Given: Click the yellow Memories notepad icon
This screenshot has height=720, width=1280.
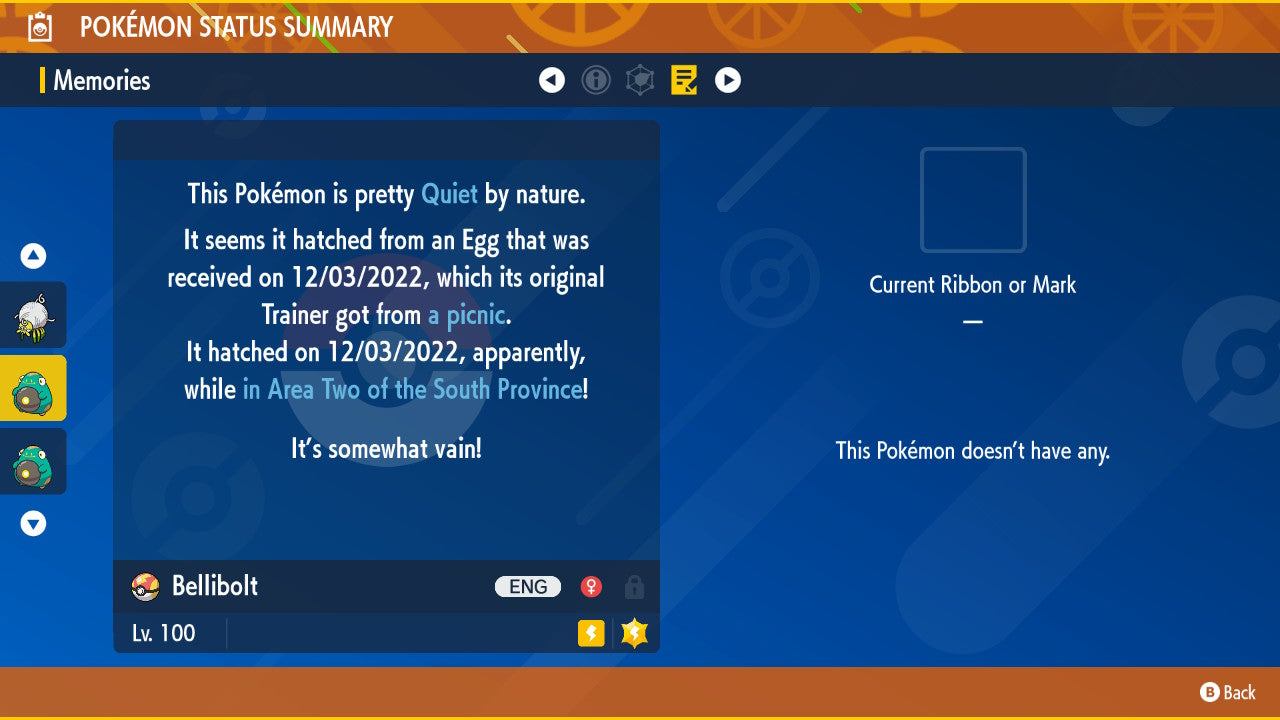Looking at the screenshot, I should coord(684,80).
